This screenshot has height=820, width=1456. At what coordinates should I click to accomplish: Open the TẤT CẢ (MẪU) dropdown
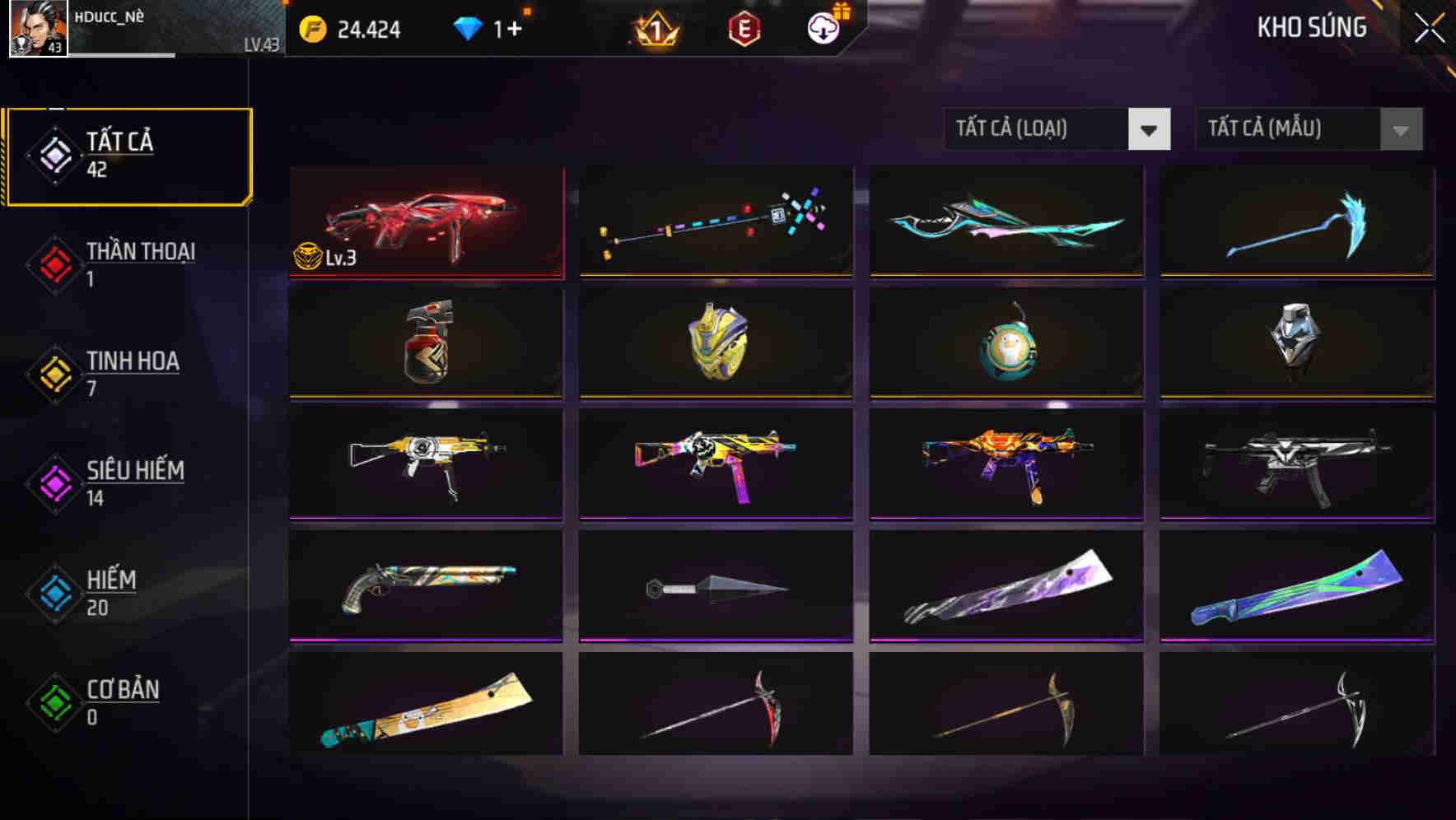[1285, 129]
